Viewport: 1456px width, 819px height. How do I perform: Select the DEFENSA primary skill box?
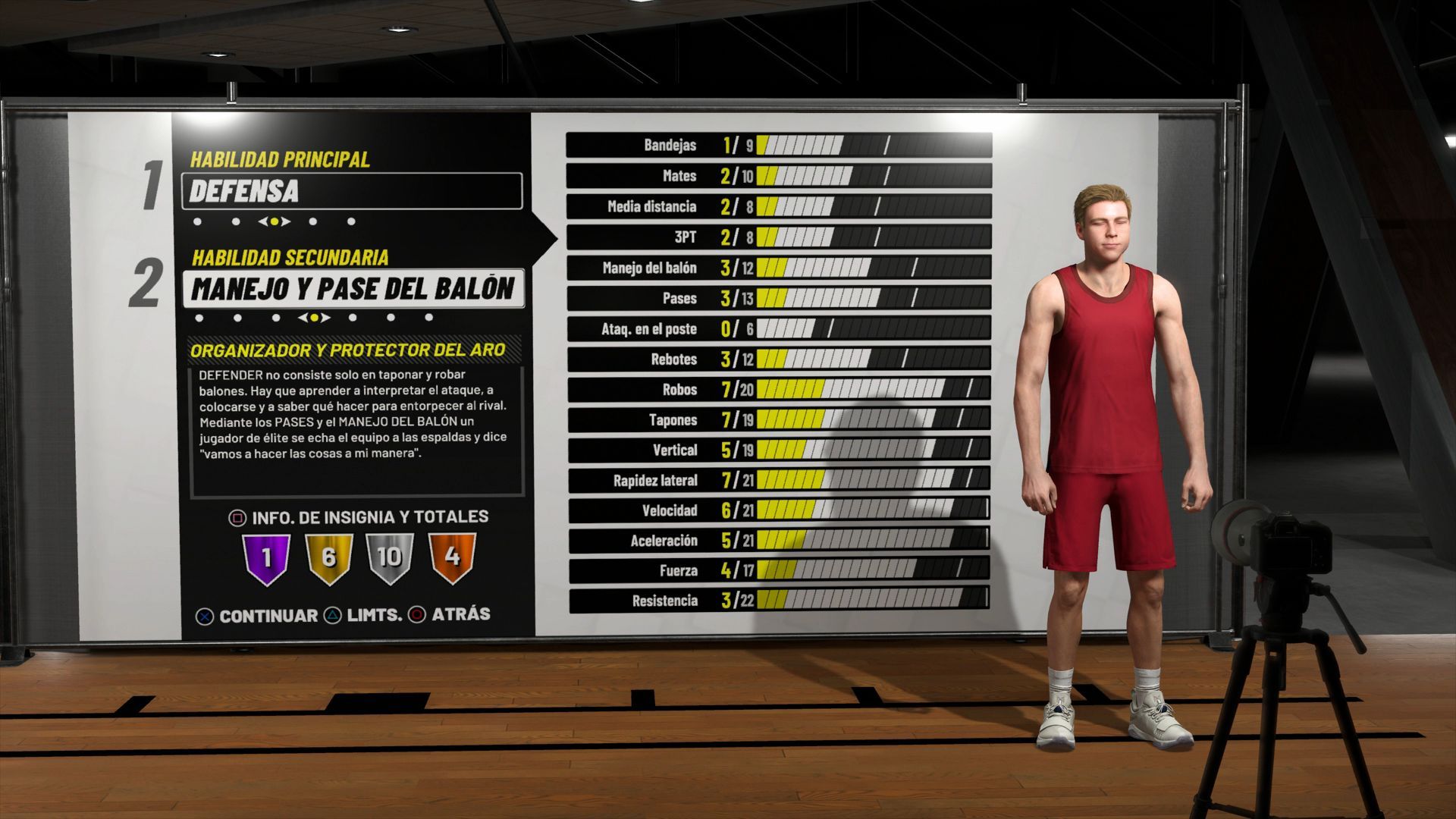pos(352,191)
